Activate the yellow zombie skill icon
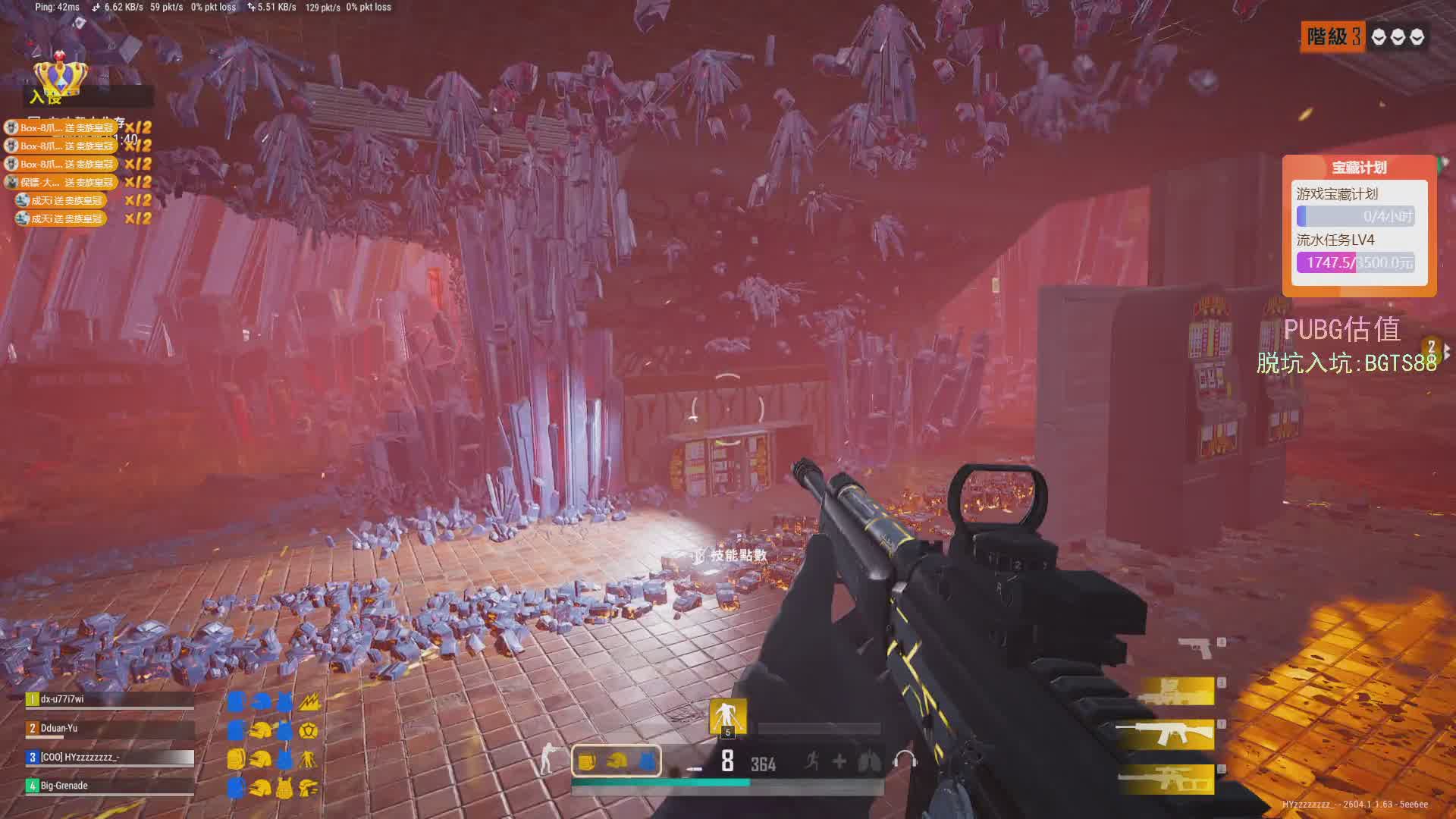1456x819 pixels. [x=727, y=716]
